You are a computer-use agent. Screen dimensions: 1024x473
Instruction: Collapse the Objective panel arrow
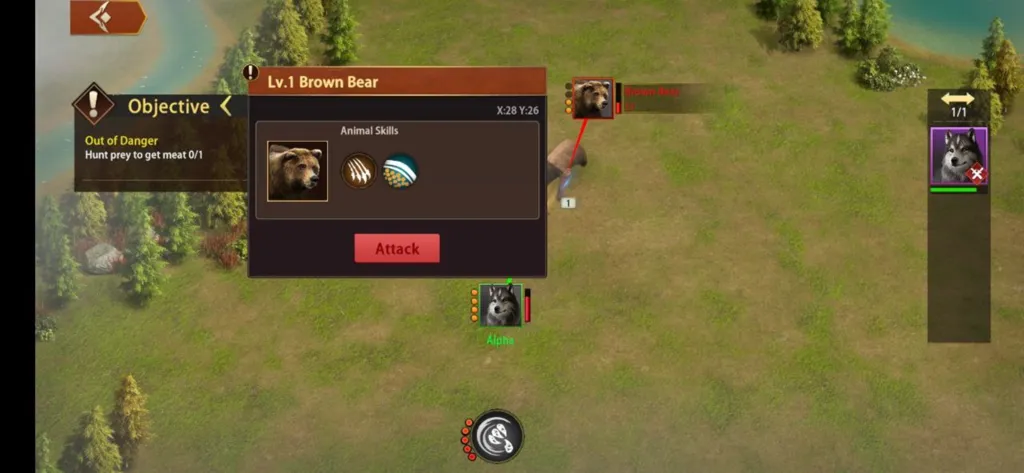tap(226, 106)
